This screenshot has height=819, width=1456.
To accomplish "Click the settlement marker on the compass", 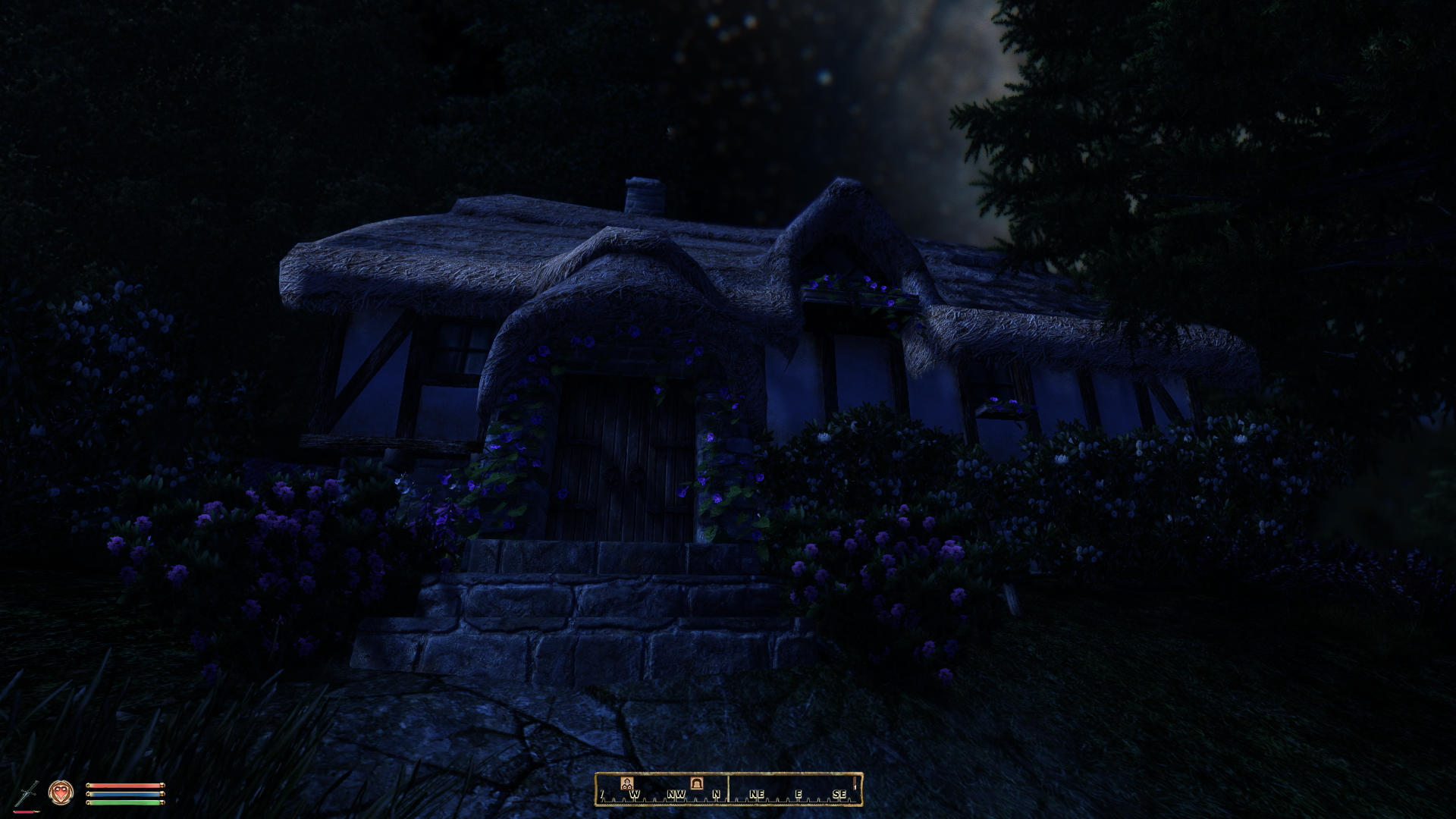I will pos(627,783).
